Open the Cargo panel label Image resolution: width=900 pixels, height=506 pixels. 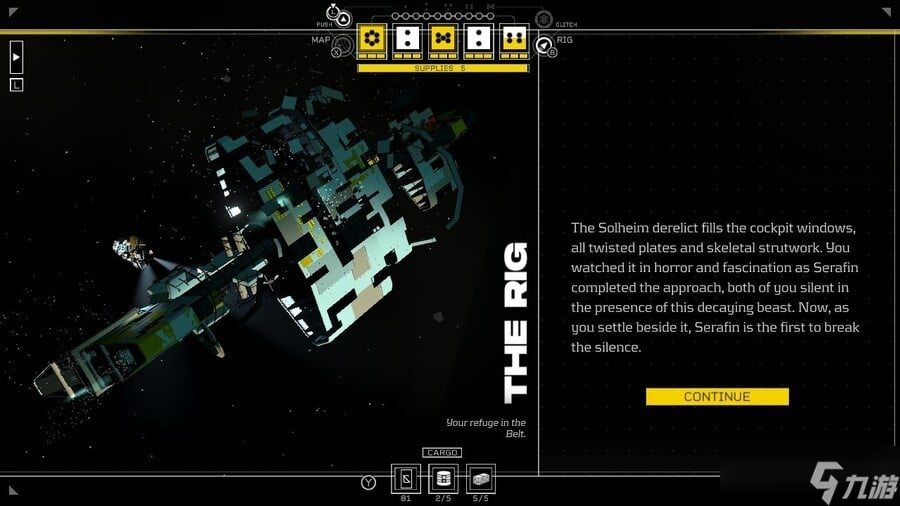(441, 452)
